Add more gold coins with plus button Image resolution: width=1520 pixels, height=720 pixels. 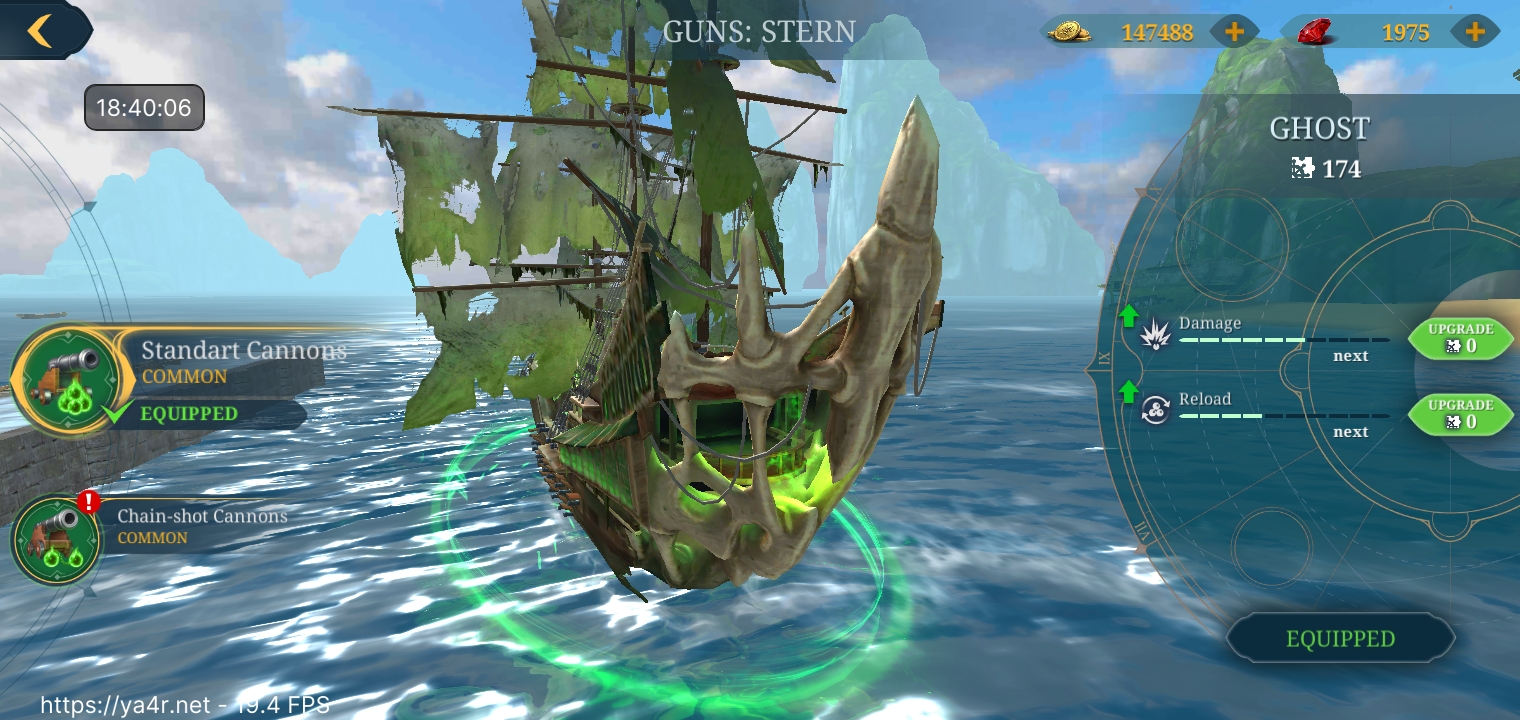(x=1234, y=32)
